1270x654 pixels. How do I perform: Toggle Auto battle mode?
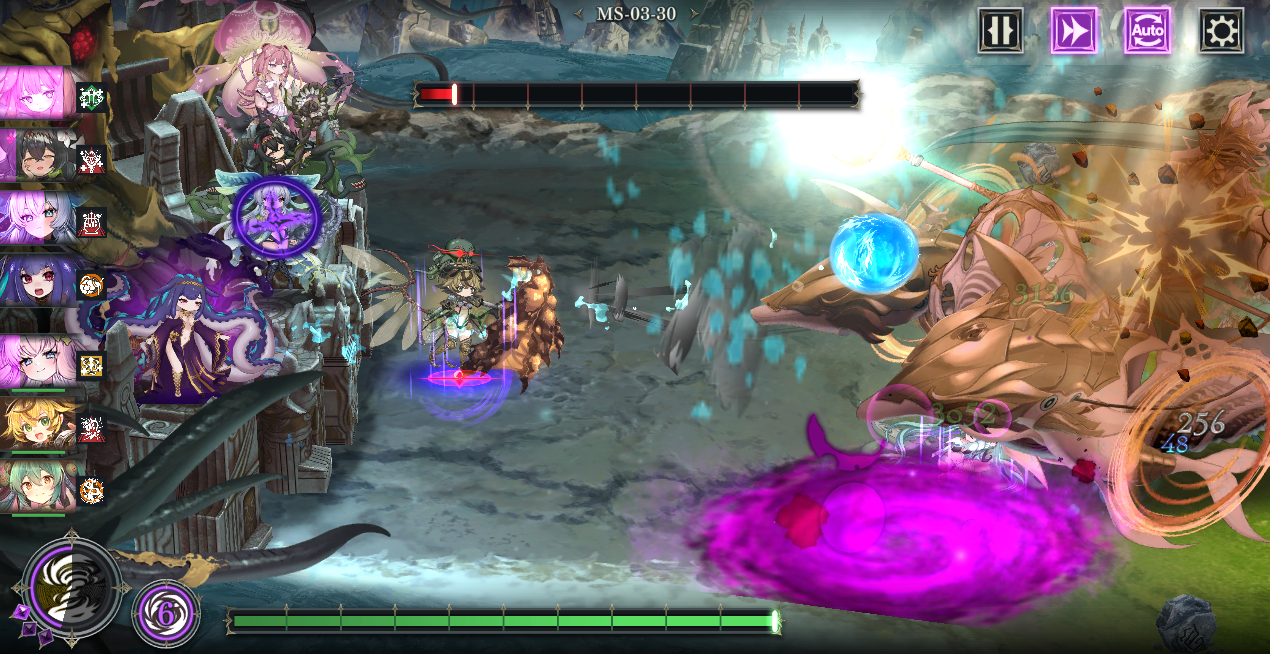pos(1147,31)
